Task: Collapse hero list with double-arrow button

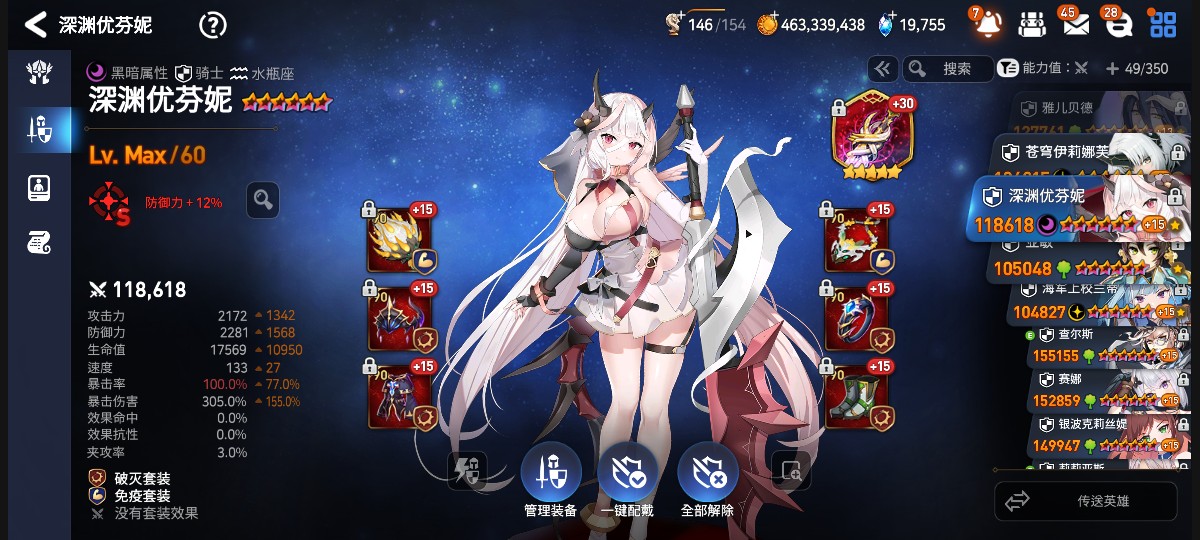Action: click(882, 69)
